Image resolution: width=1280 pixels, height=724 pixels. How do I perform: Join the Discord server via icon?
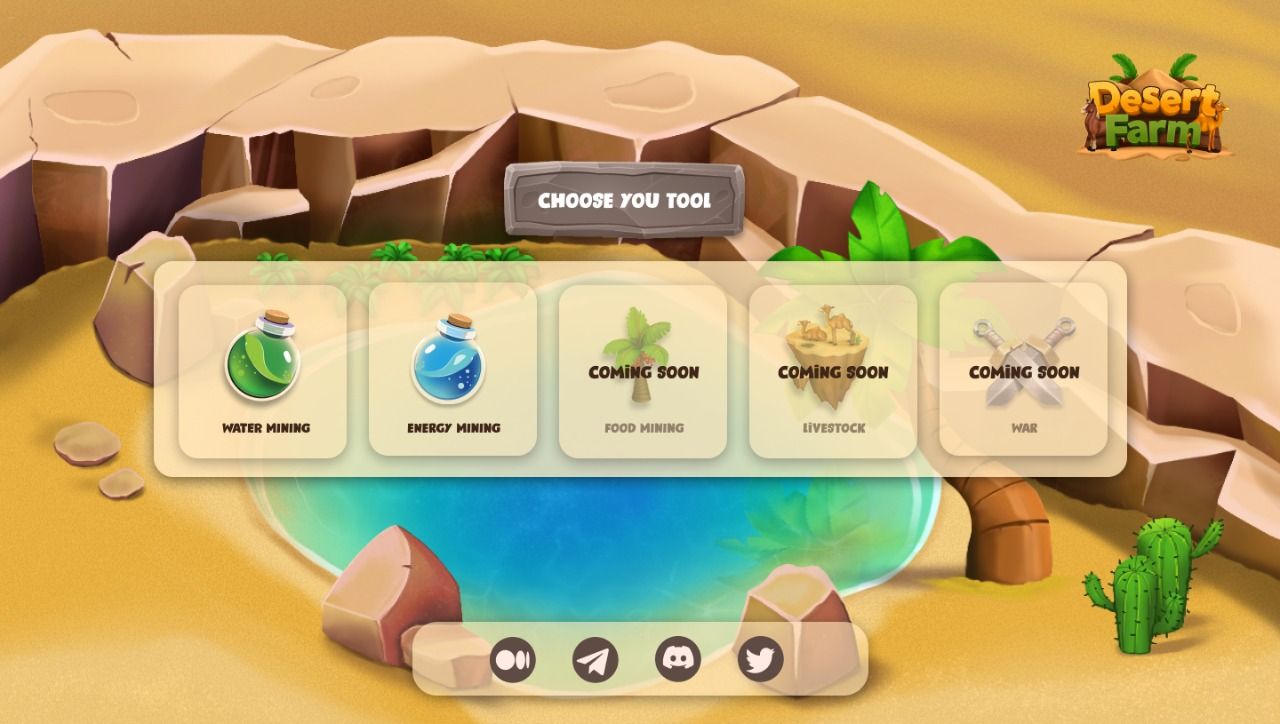pos(678,660)
